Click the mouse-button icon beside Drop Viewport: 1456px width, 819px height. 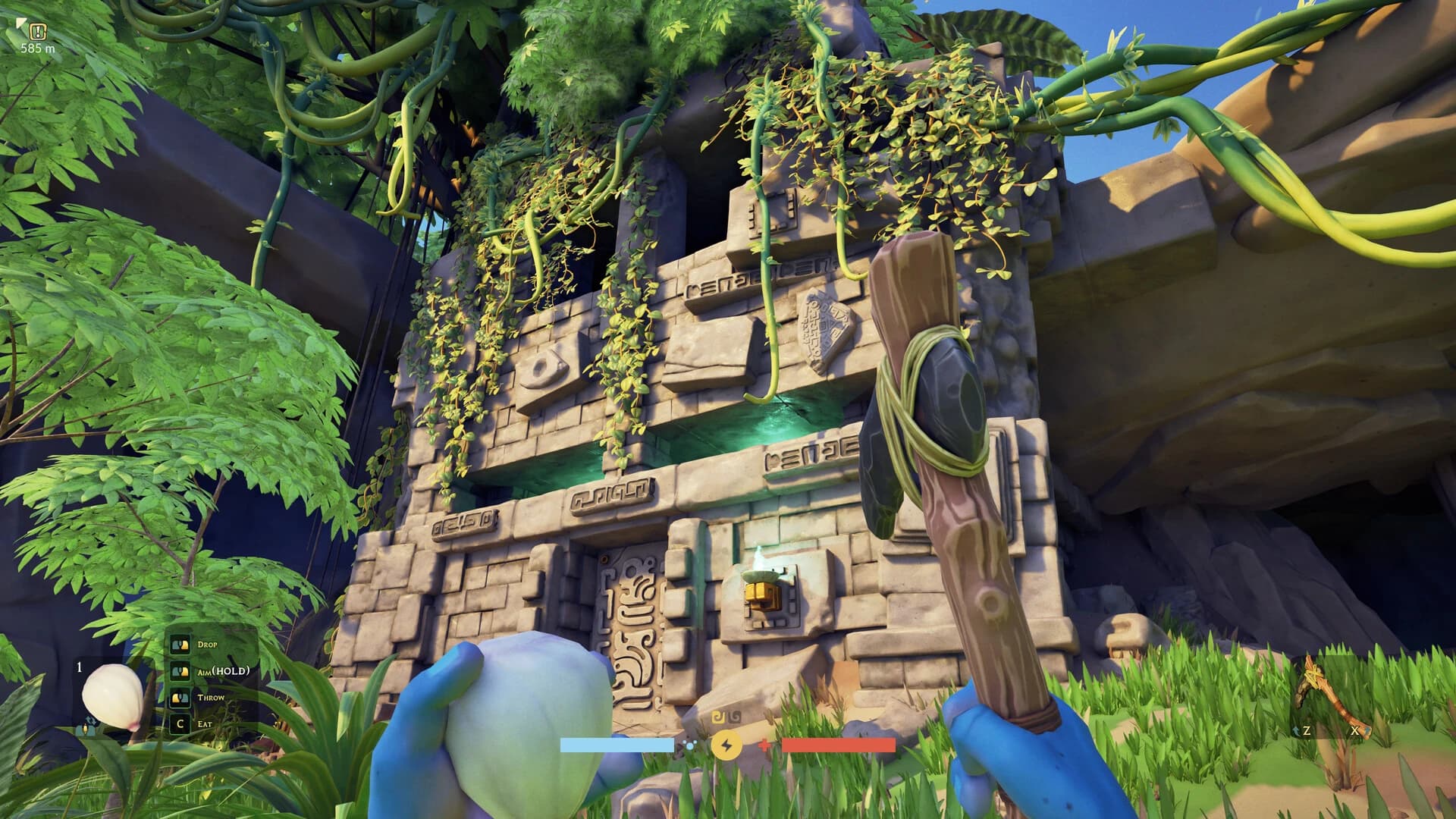pos(180,644)
